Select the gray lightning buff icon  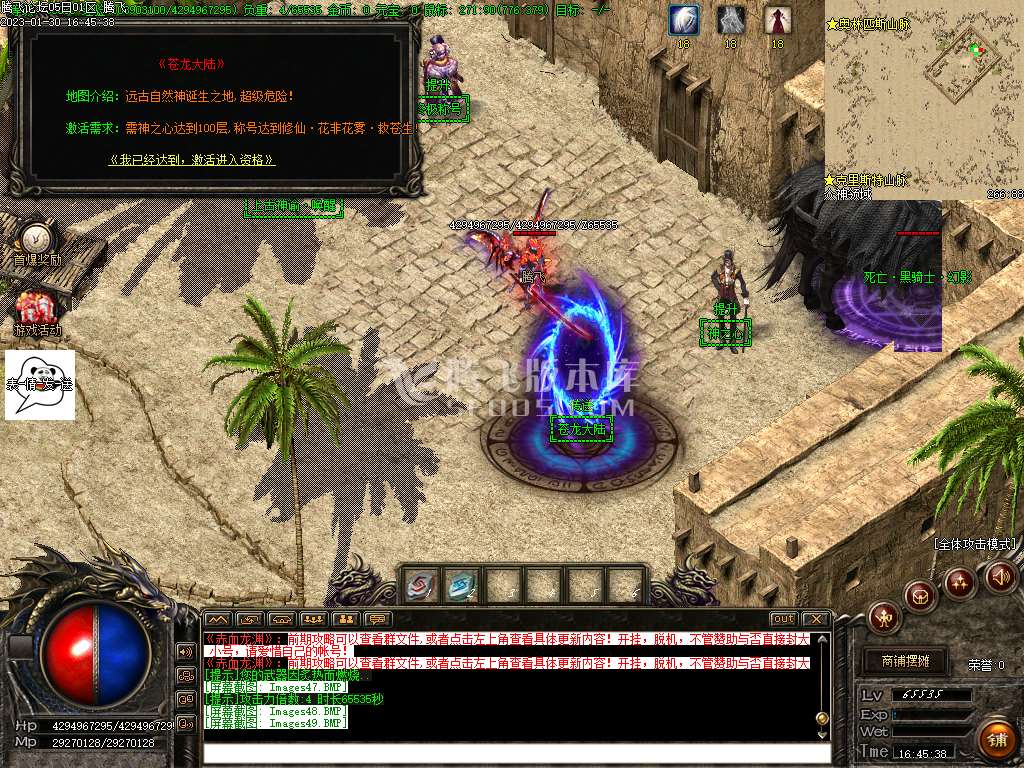coord(731,19)
